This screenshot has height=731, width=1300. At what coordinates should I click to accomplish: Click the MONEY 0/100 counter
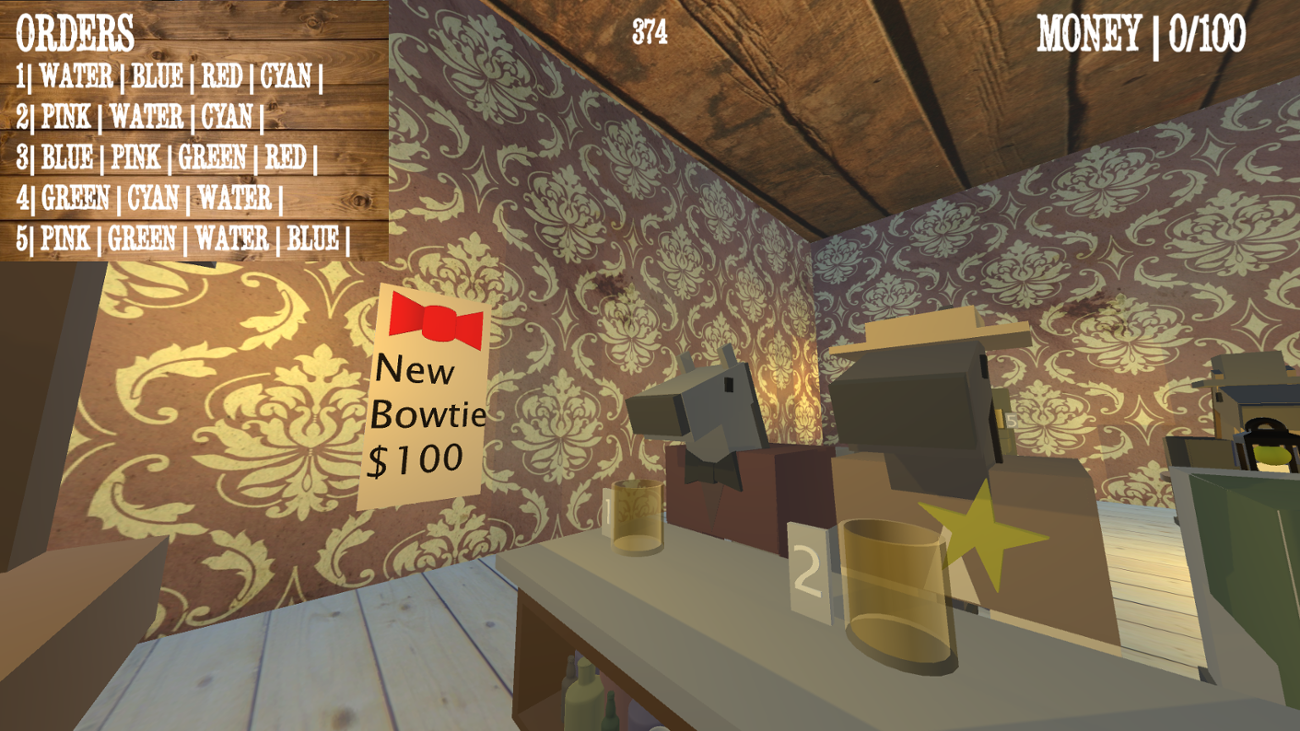(1140, 30)
